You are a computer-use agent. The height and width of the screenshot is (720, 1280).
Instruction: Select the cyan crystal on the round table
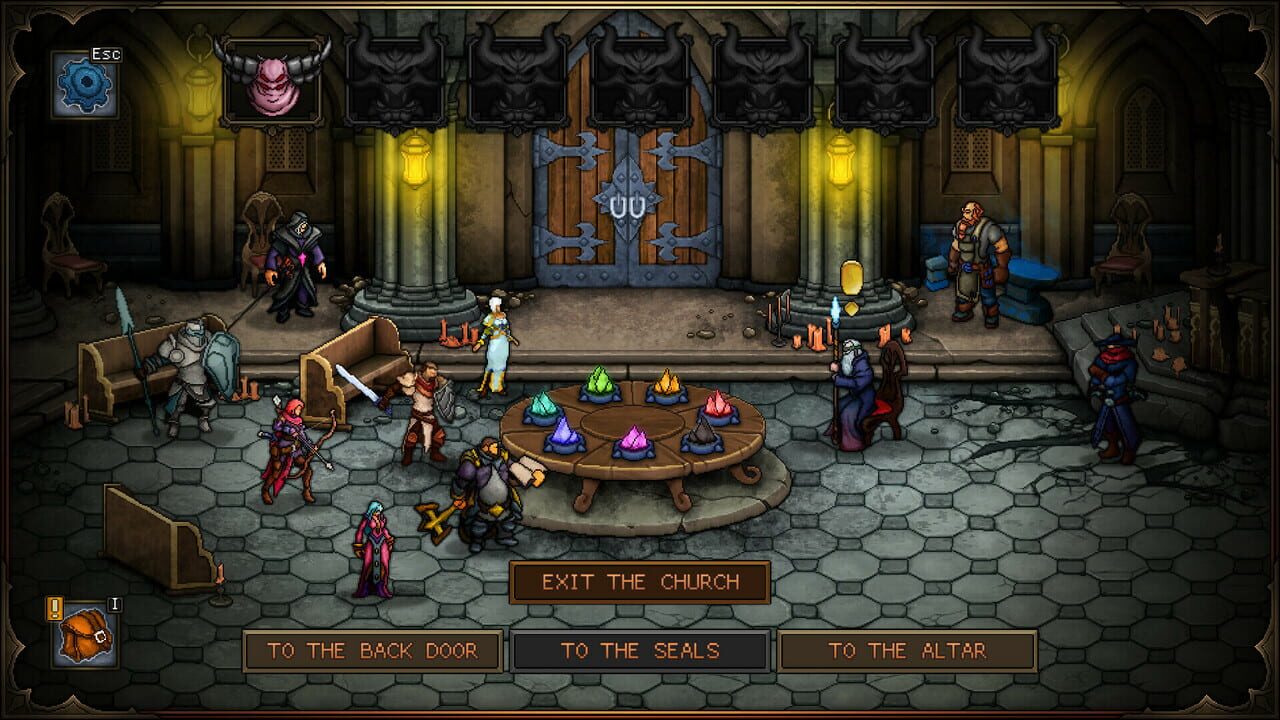(x=541, y=405)
